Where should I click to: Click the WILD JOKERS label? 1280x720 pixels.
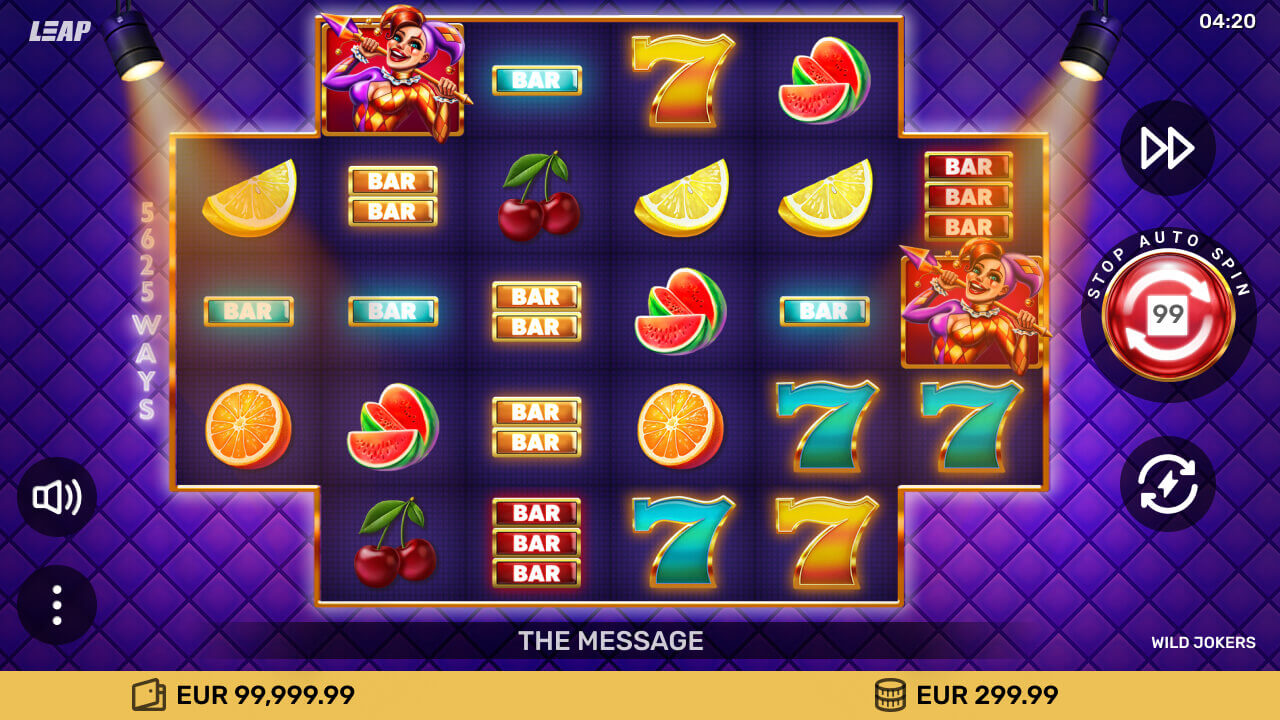(x=1206, y=643)
